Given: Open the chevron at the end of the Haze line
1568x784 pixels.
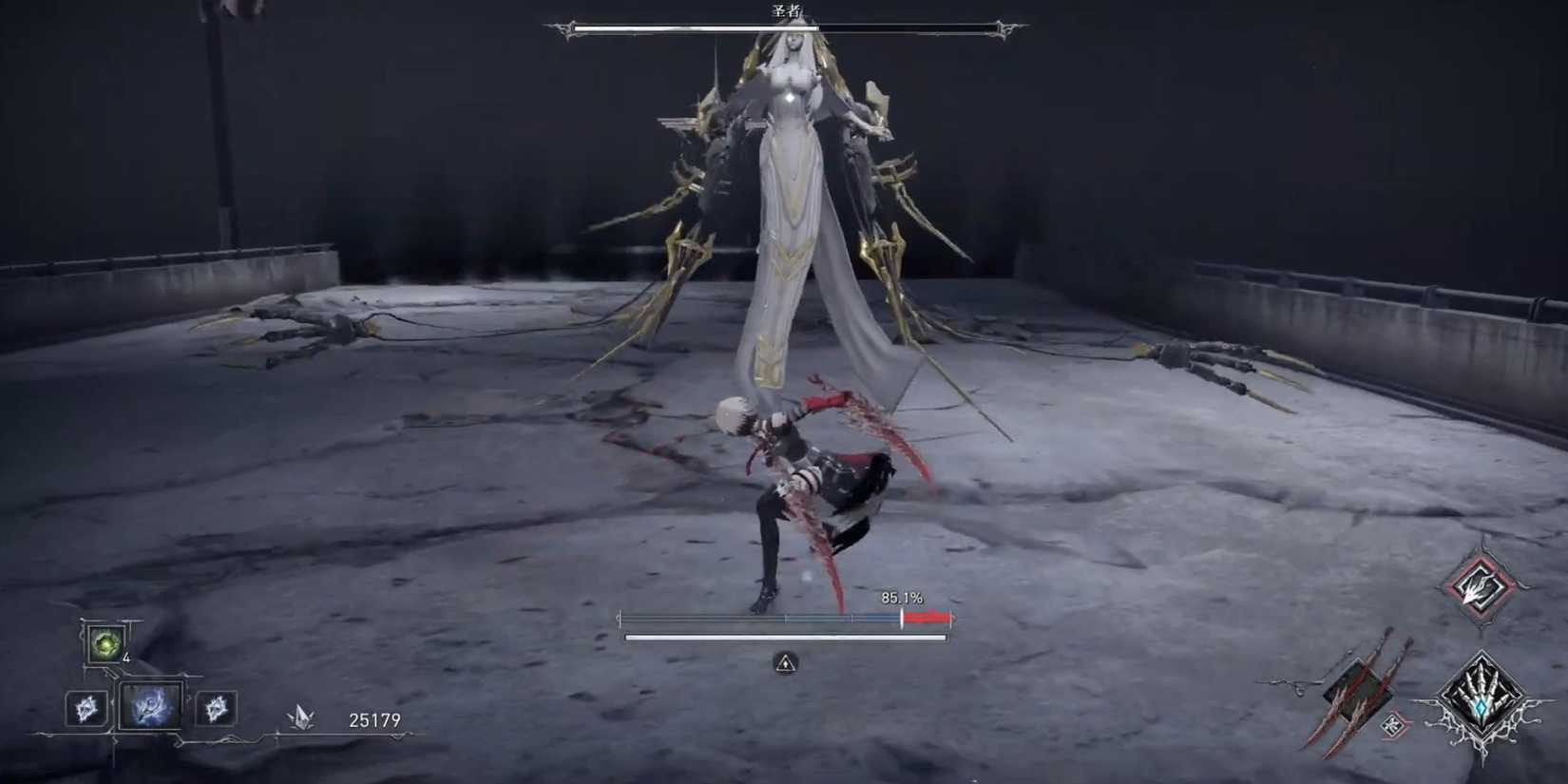Looking at the screenshot, I should point(398,736).
